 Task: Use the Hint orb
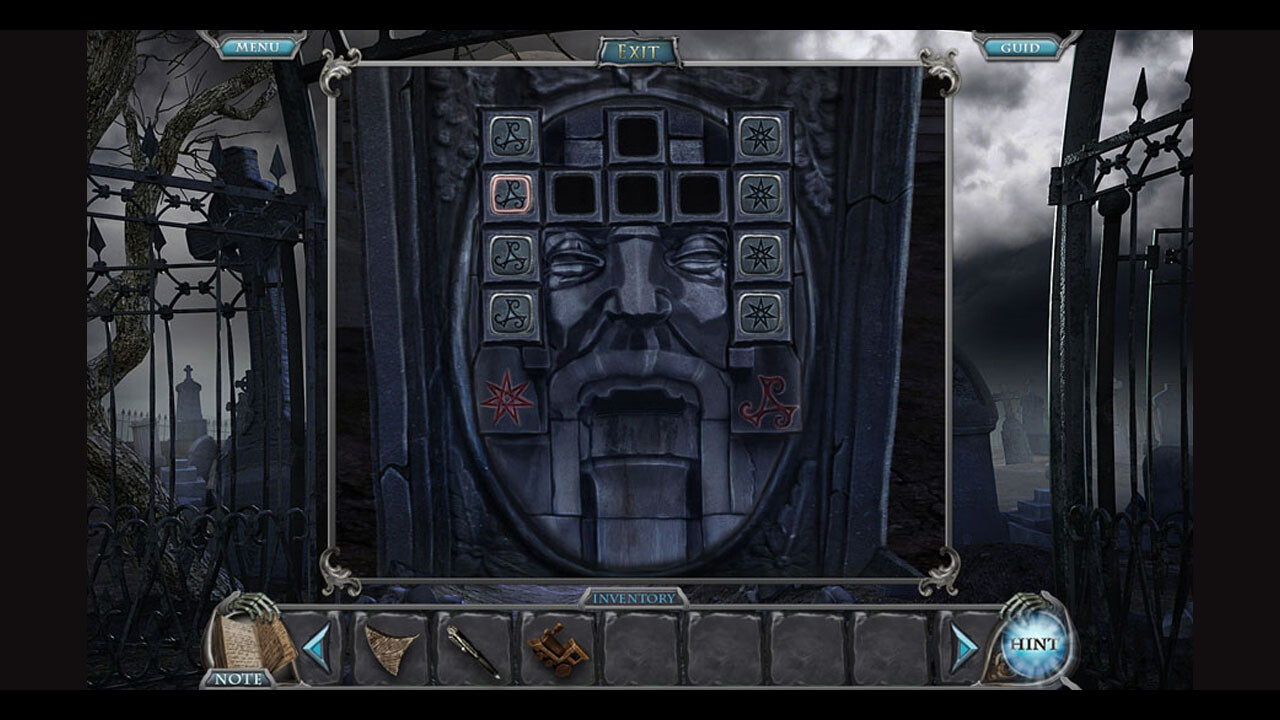1033,644
